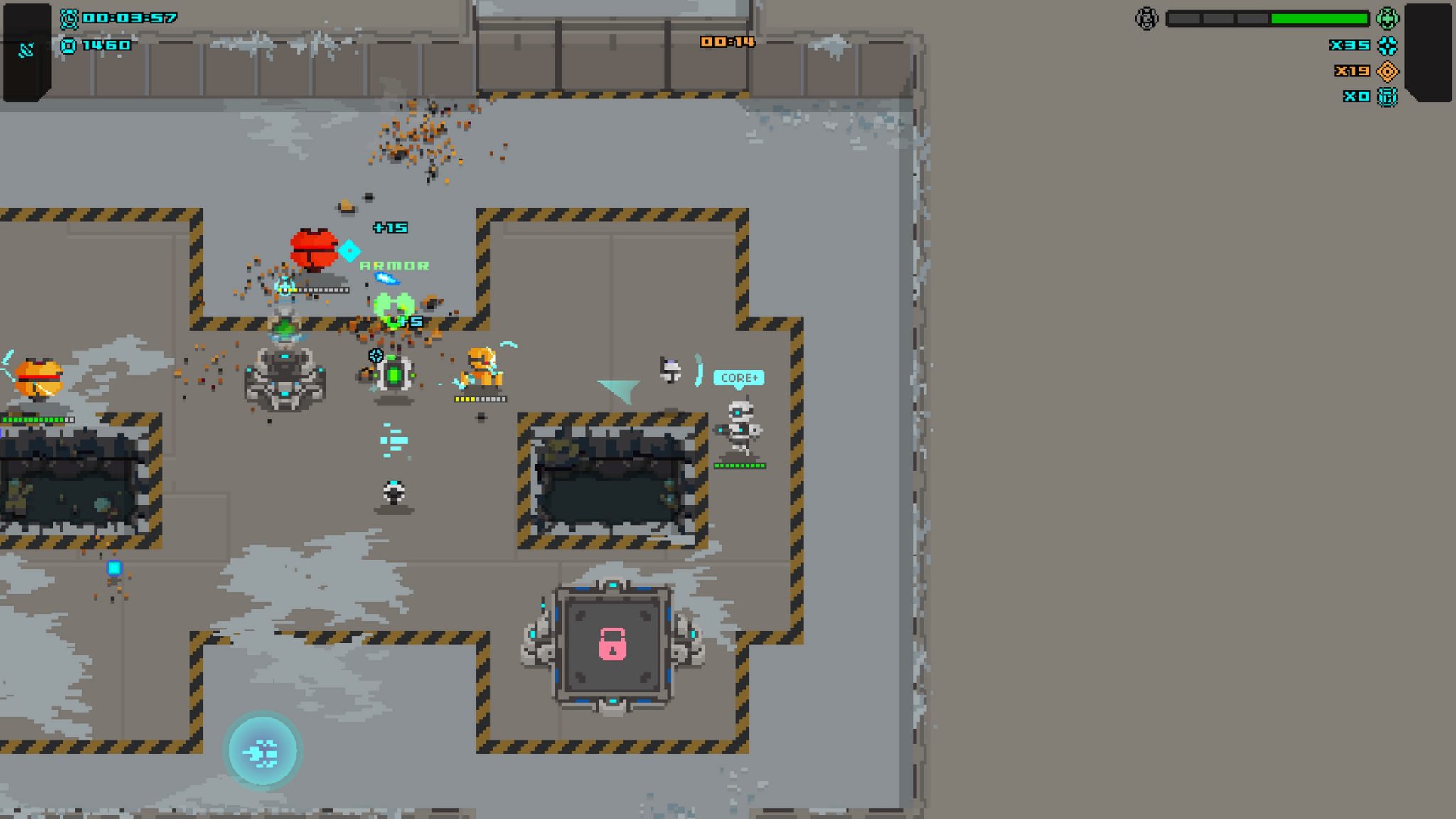
Task: Click the turret icon next to x0 counter
Action: click(1388, 98)
